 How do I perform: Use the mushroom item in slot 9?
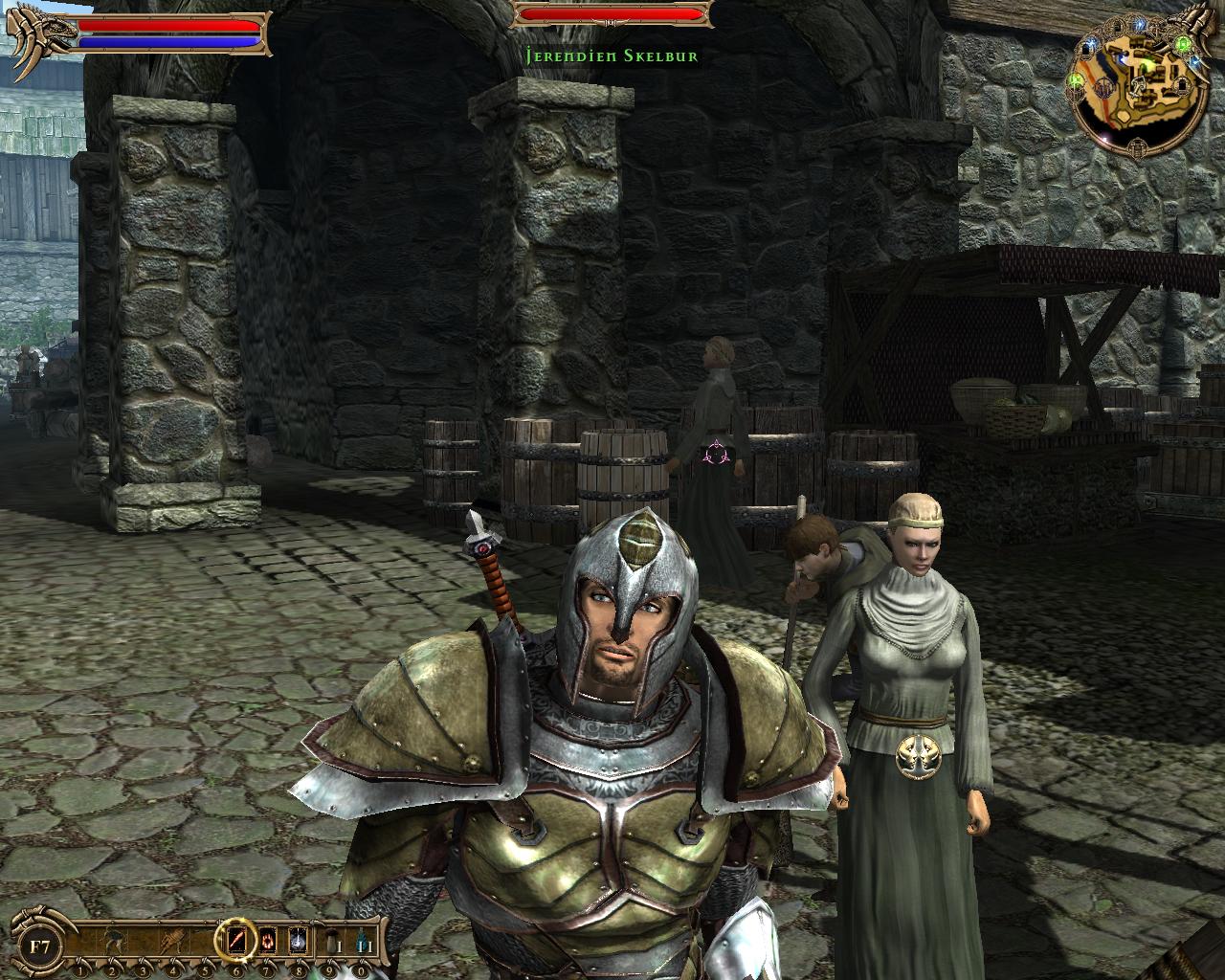[328, 941]
